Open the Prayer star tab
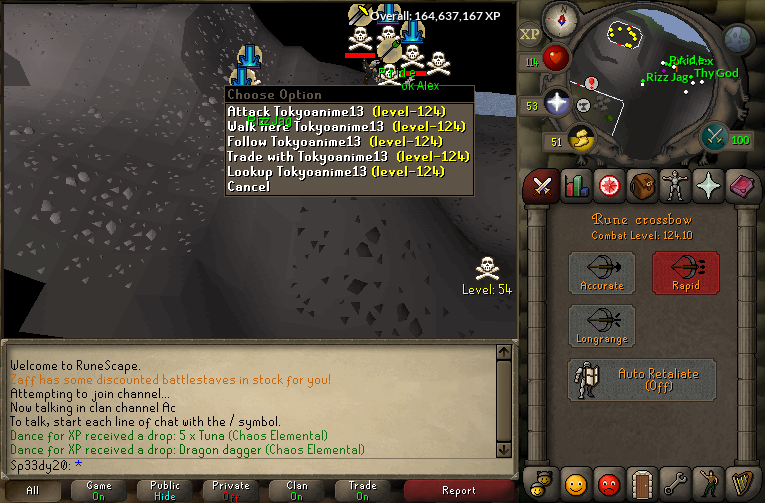This screenshot has width=765, height=504. [x=709, y=185]
